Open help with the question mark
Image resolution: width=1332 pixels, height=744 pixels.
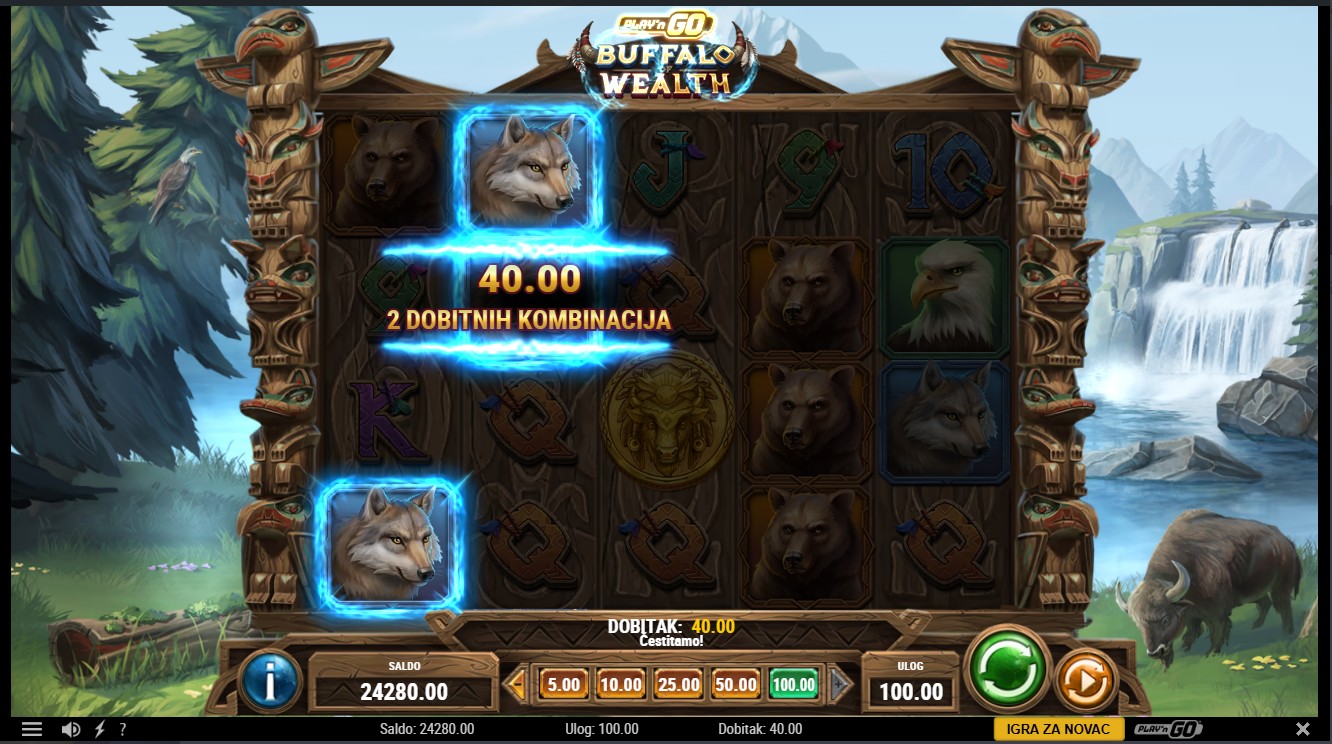[122, 729]
